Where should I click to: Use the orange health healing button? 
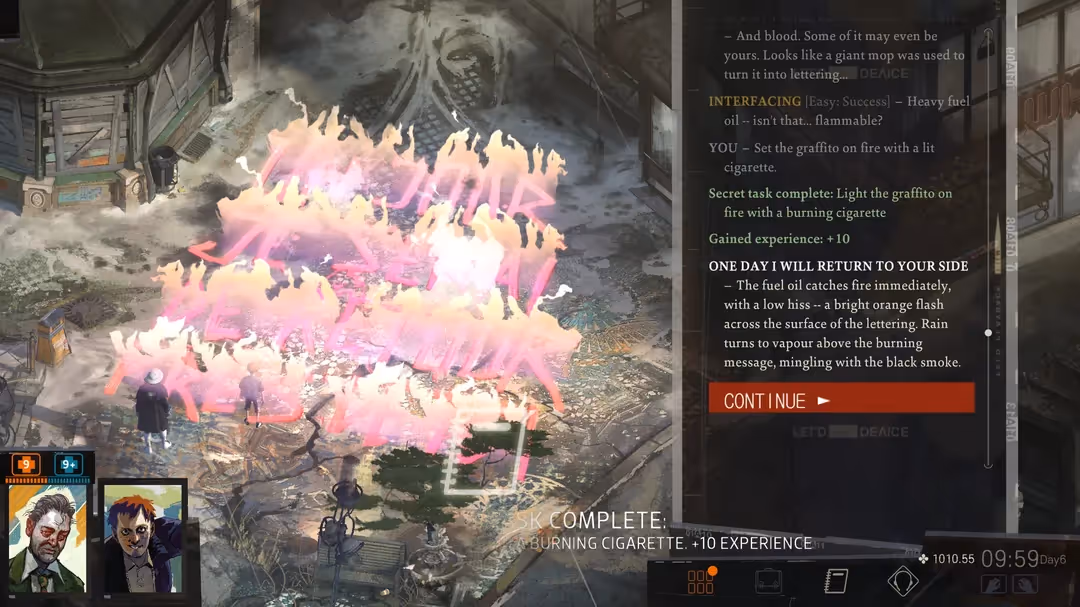coord(26,464)
